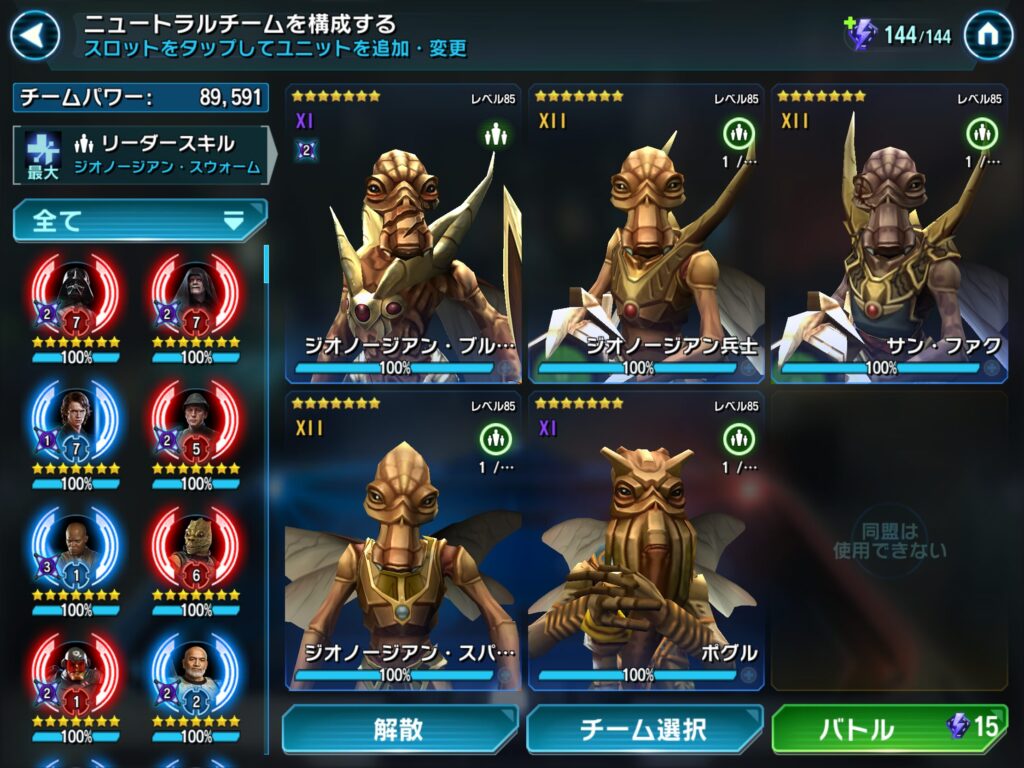Disband the team with 解散
The height and width of the screenshot is (768, 1024).
coord(399,730)
